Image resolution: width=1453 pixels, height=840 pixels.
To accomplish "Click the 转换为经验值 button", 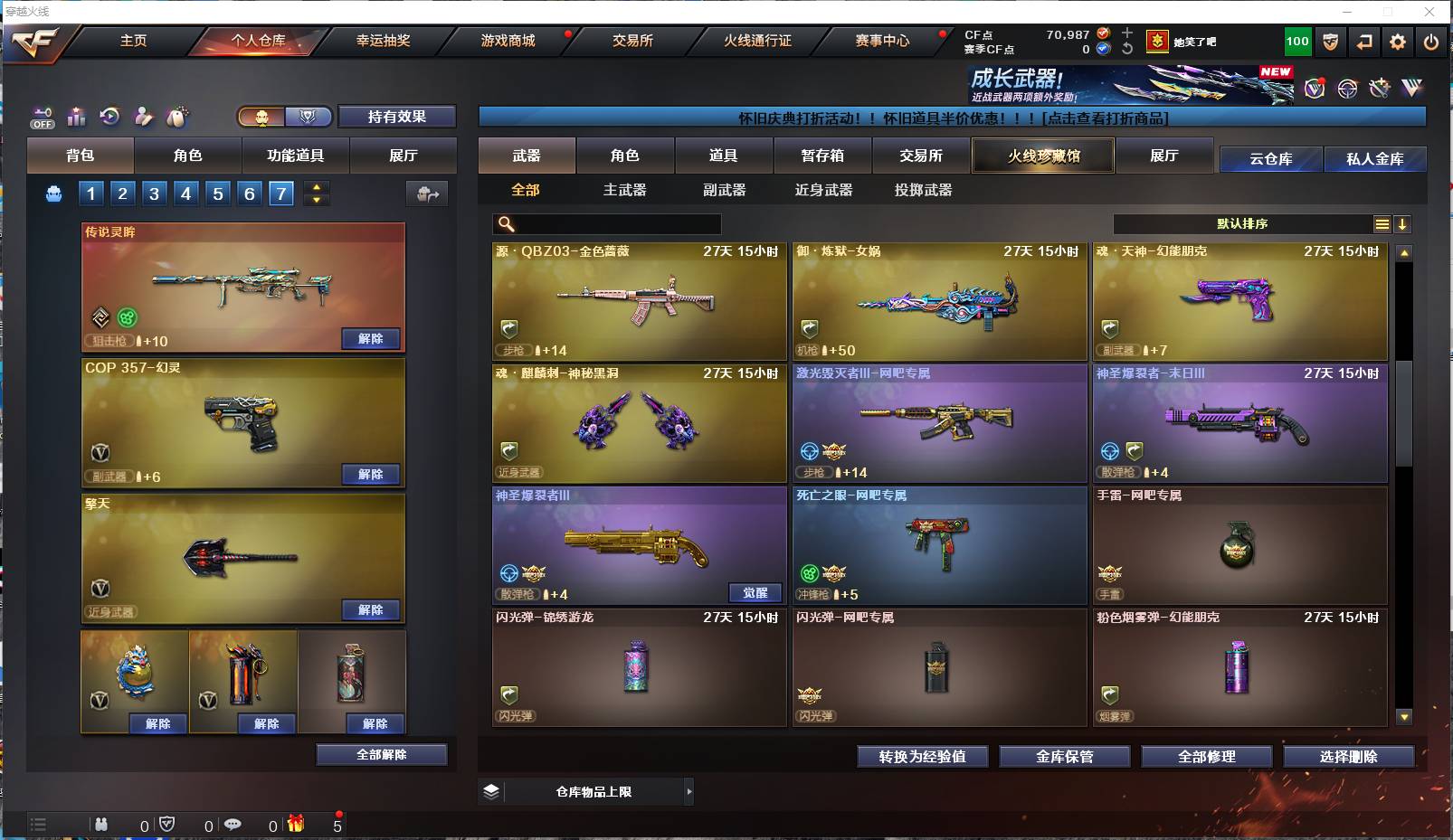I will pyautogui.click(x=922, y=757).
